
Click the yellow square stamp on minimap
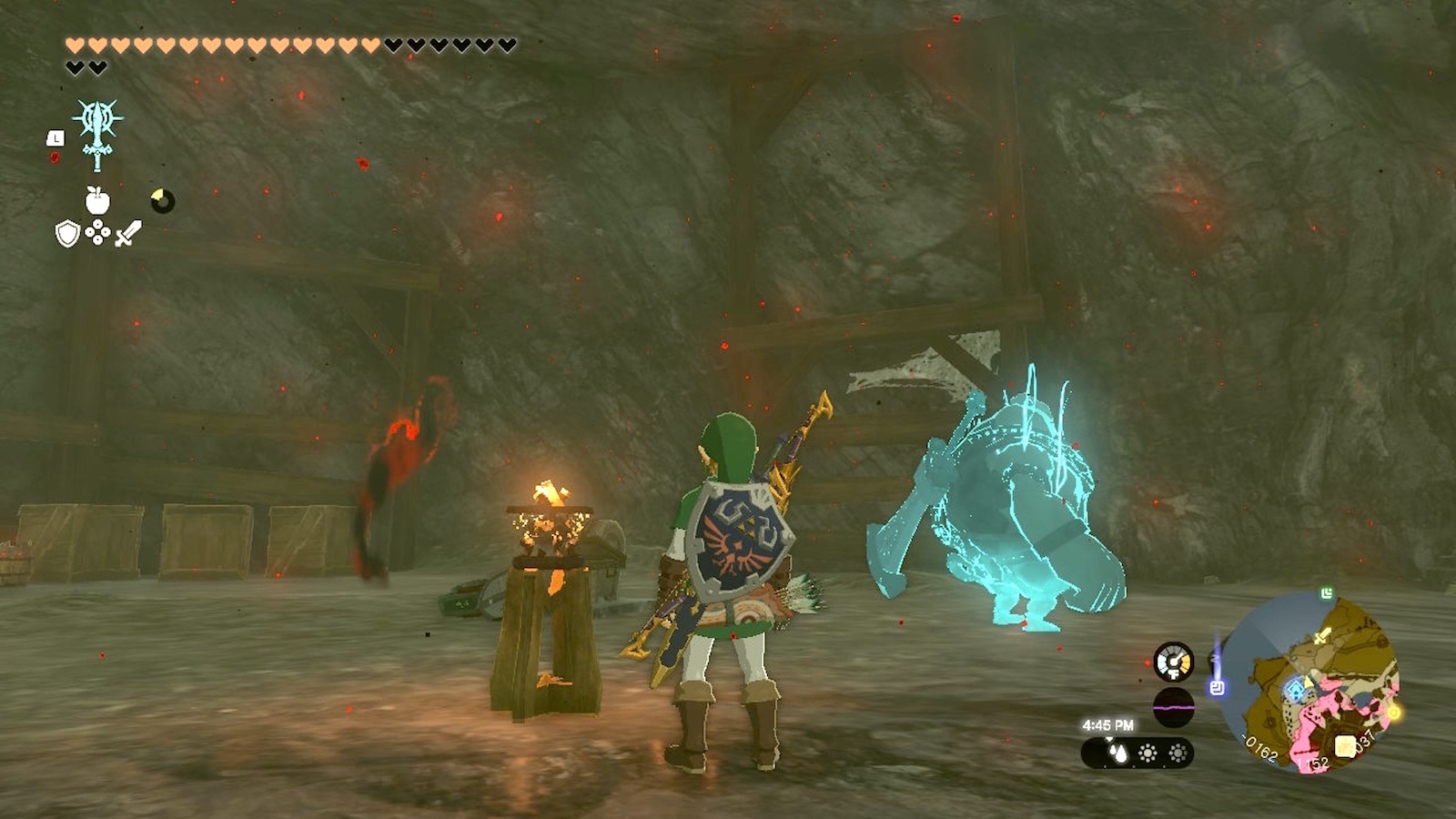[x=1345, y=747]
